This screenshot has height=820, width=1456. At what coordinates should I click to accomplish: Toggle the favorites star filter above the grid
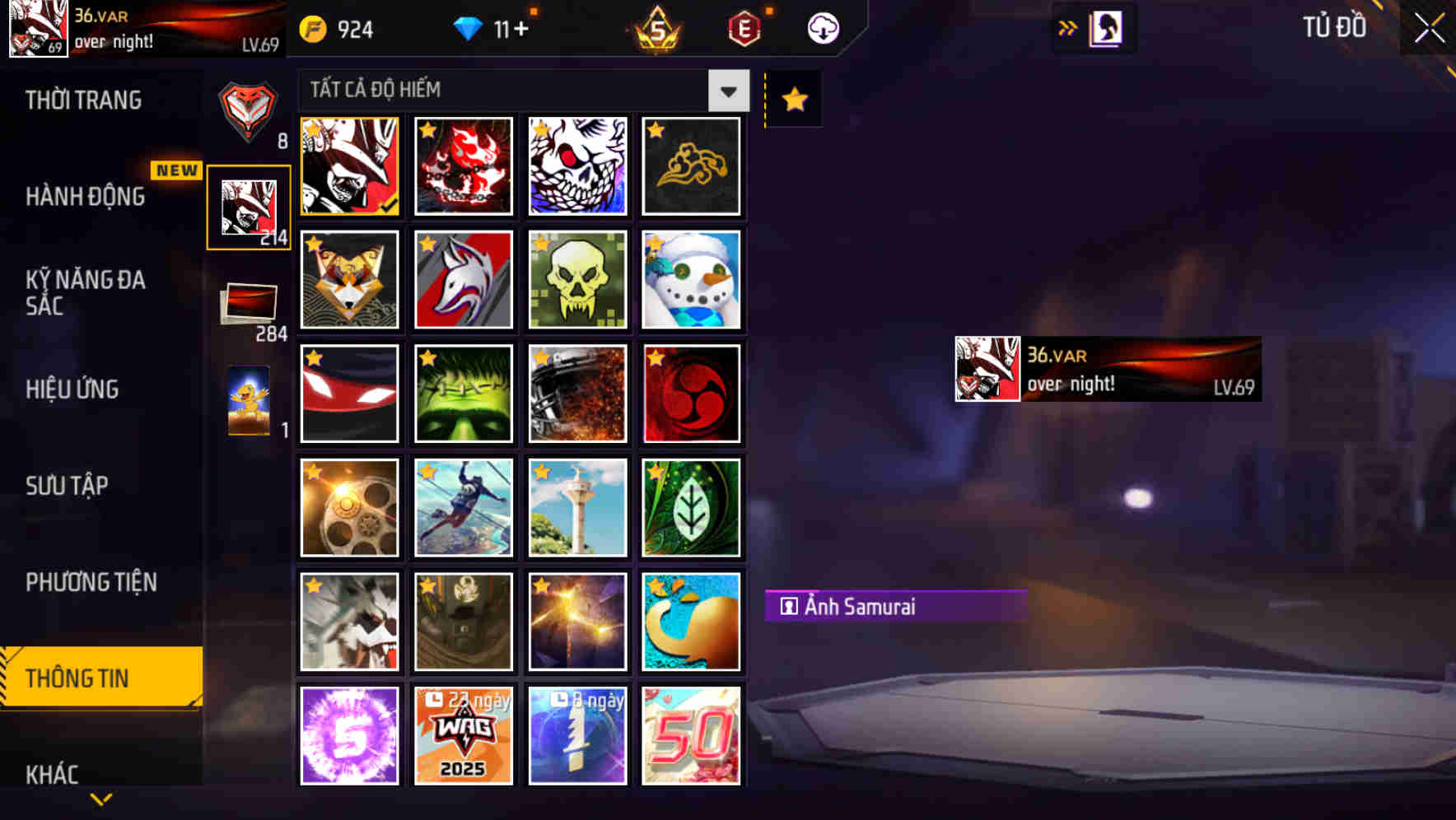pos(792,99)
